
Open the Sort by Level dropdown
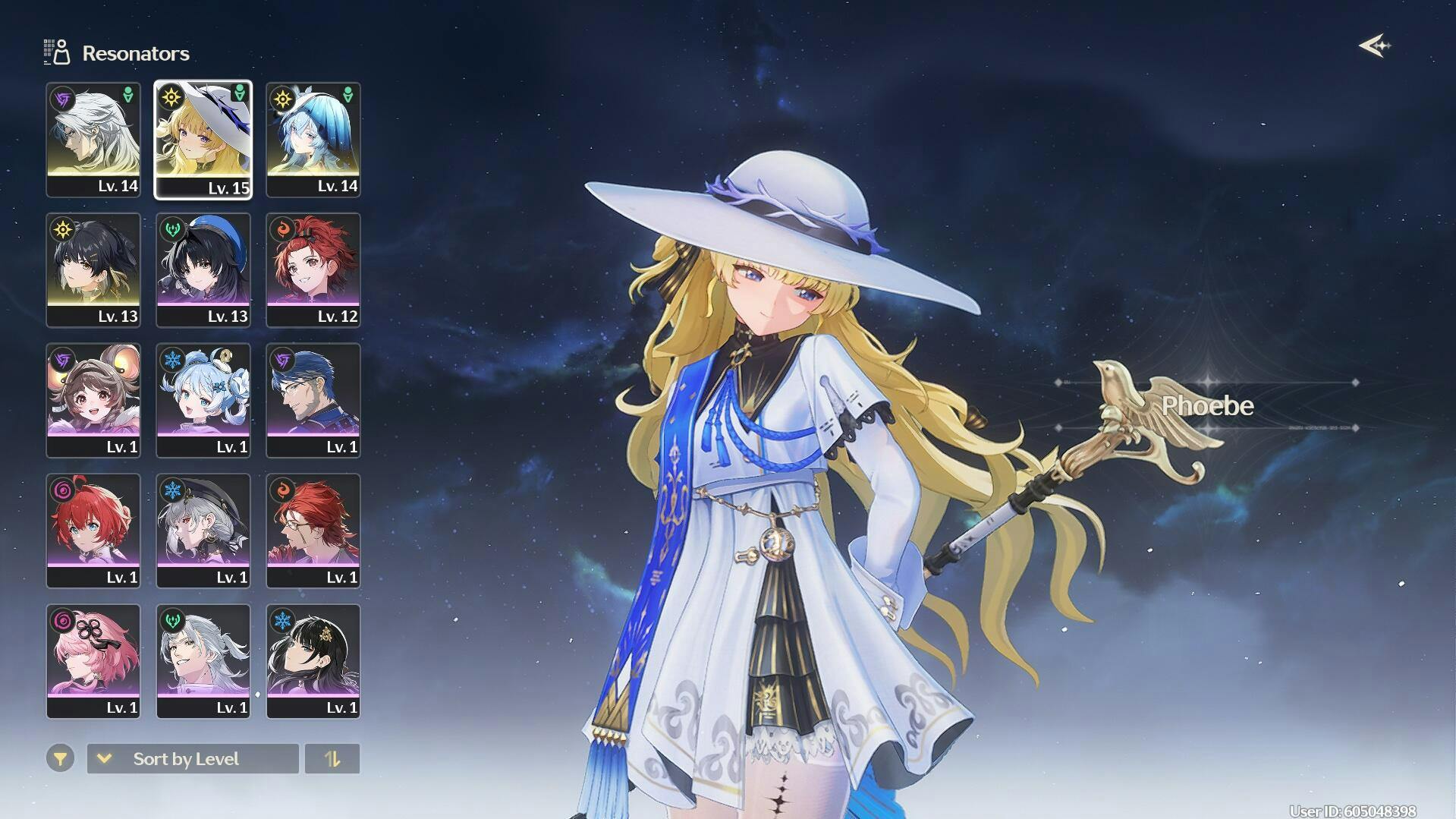(x=193, y=758)
